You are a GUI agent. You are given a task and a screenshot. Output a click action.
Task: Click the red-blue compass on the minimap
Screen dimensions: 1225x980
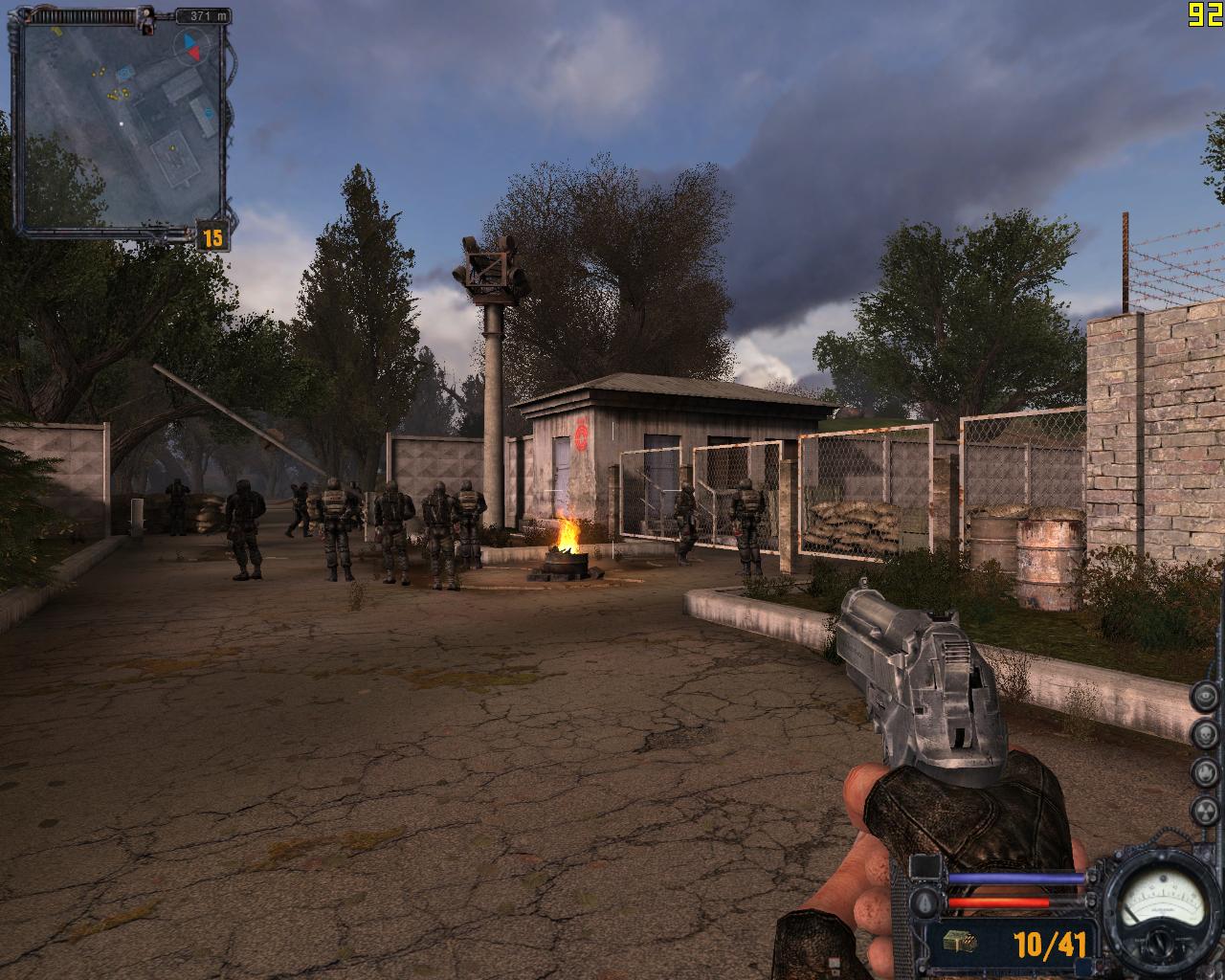[x=192, y=45]
